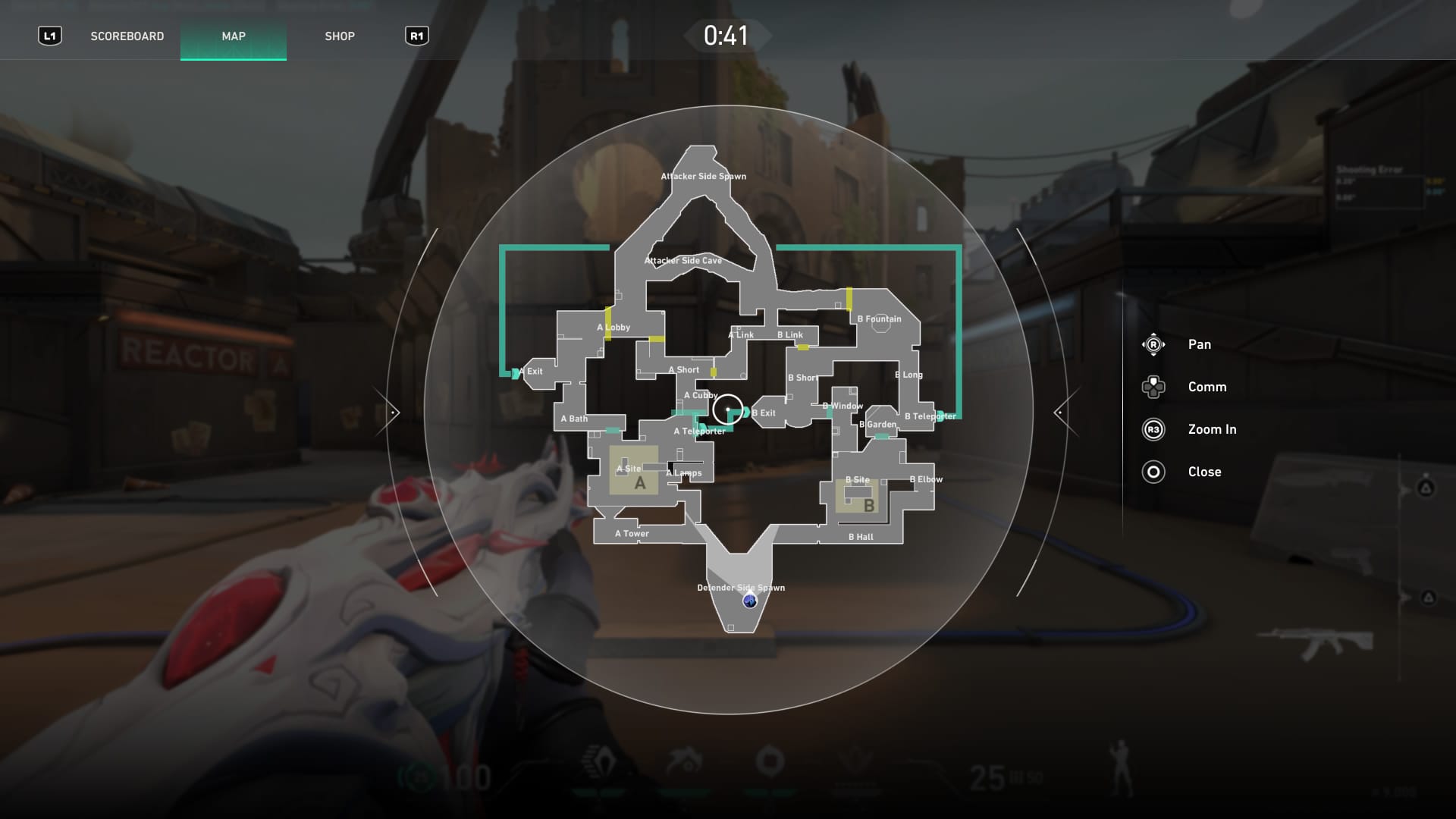
Task: Click the round timer showing 0:41
Action: coord(726,34)
